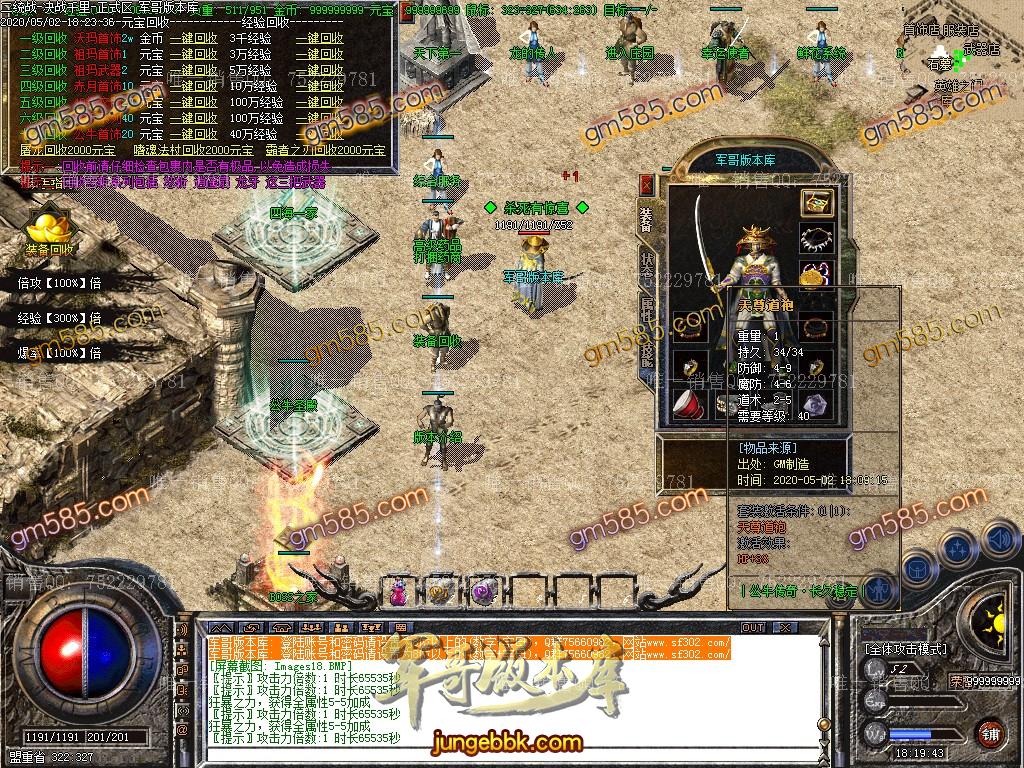Use the pink potion on the belt
The width and height of the screenshot is (1024, 768).
pos(399,591)
